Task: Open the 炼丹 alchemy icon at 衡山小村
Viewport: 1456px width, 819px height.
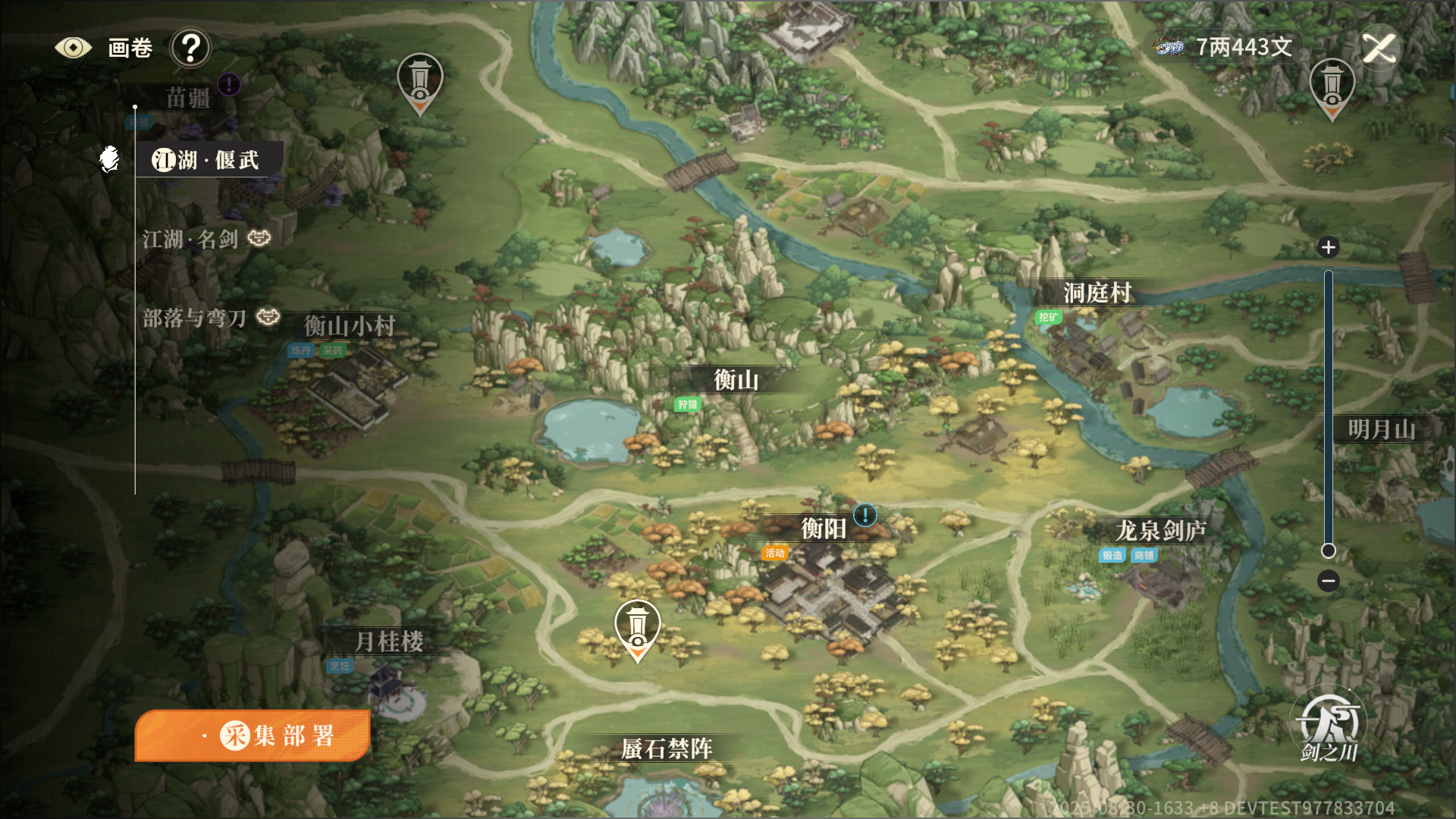Action: tap(300, 352)
